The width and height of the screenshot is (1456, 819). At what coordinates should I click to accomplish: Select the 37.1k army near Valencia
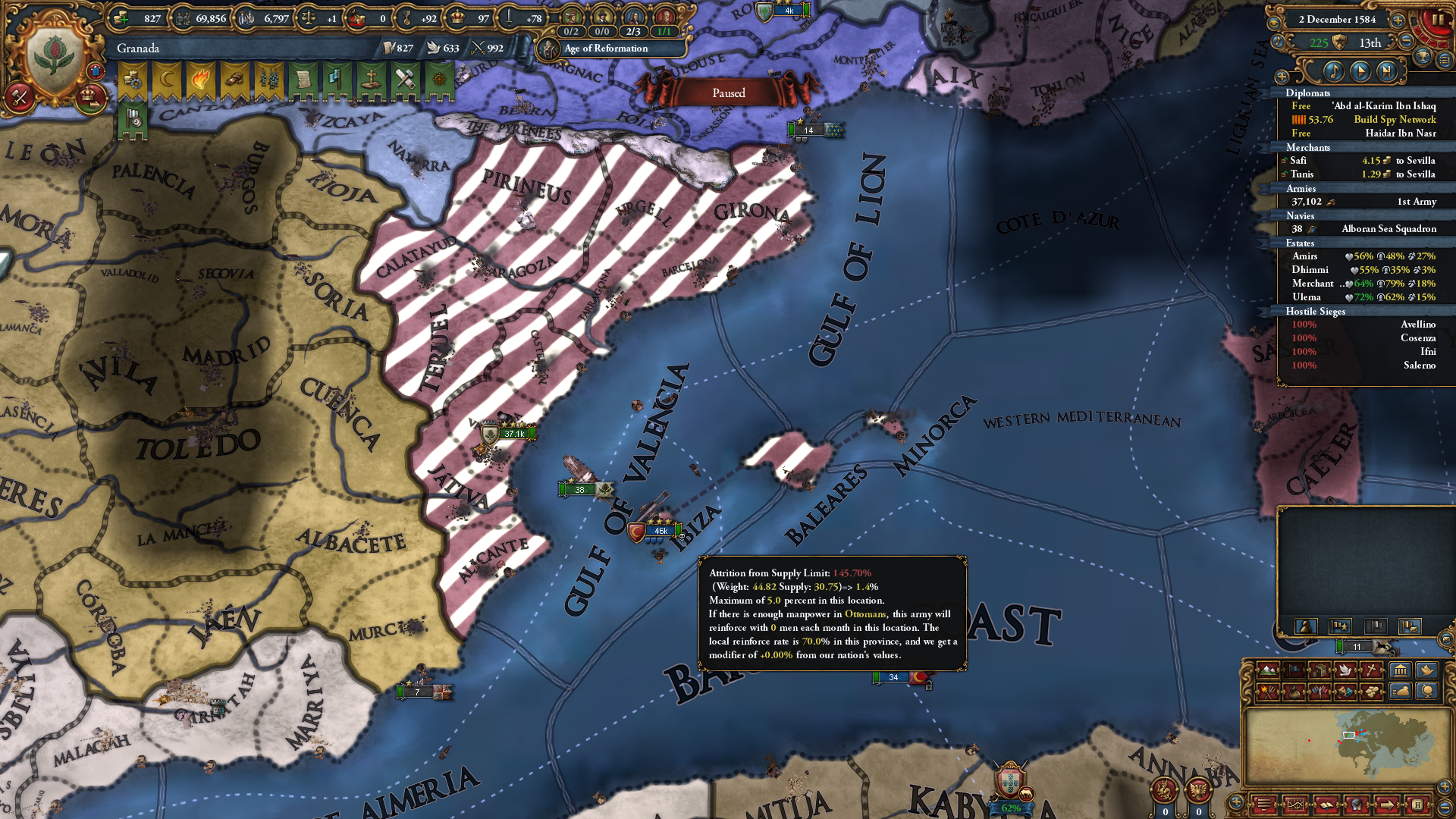click(513, 435)
